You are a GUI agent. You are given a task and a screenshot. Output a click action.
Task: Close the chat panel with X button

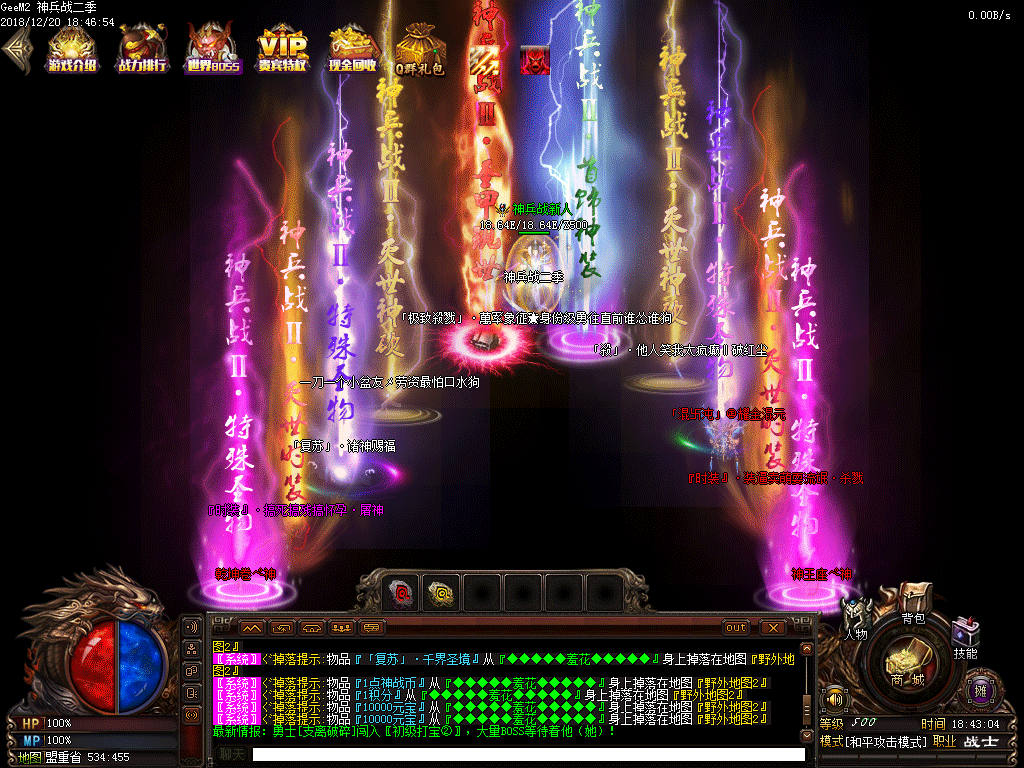coord(772,627)
